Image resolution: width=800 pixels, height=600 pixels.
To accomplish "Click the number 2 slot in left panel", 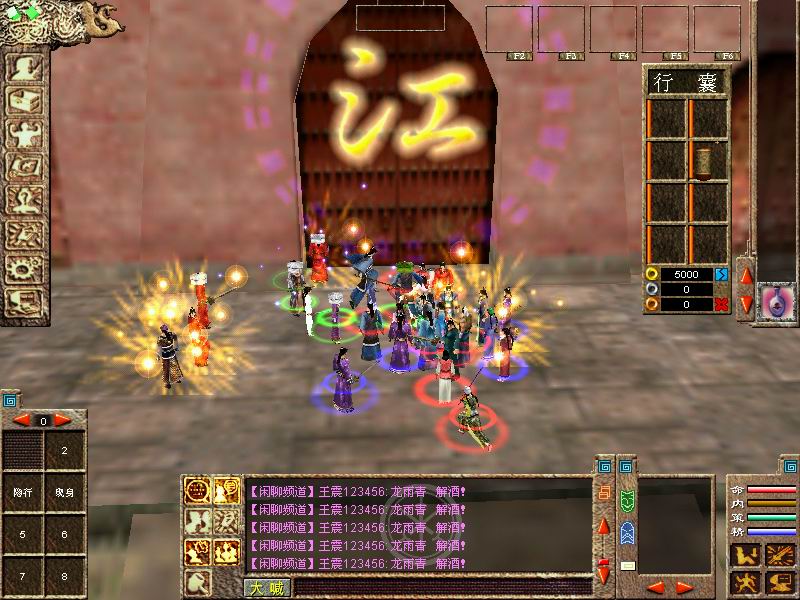I will 64,451.
